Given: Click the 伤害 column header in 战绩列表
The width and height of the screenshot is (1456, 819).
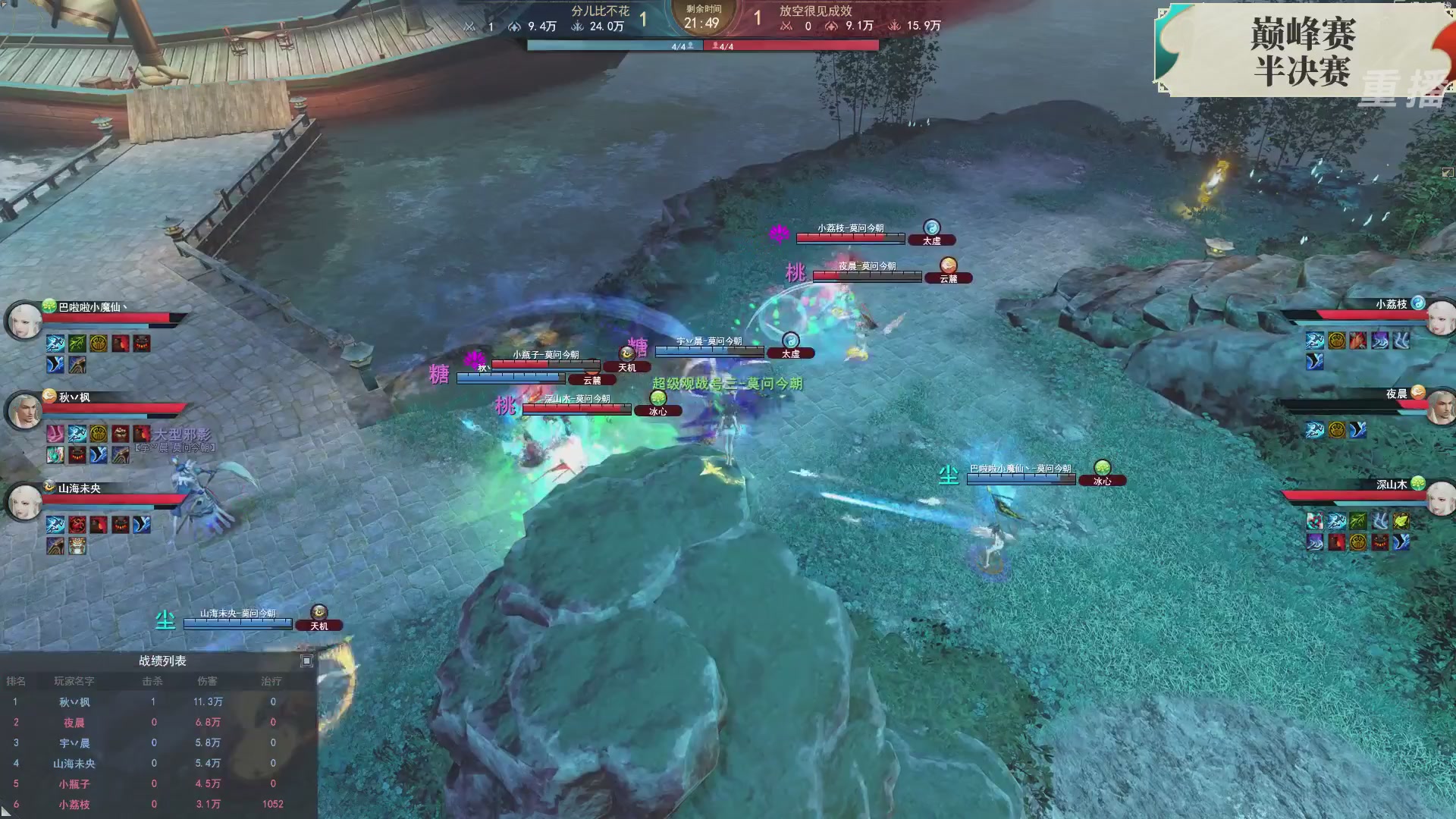Looking at the screenshot, I should (x=208, y=681).
